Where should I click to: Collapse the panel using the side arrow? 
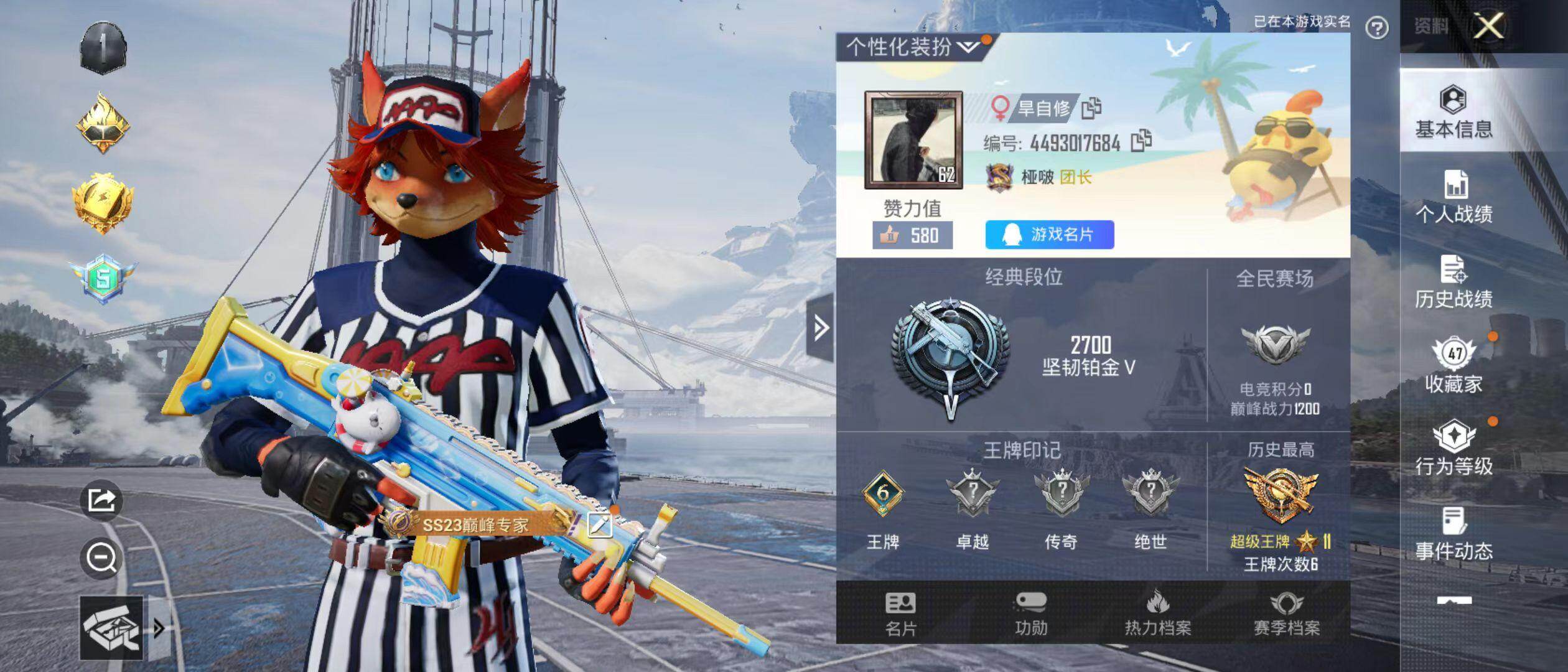pyautogui.click(x=820, y=328)
